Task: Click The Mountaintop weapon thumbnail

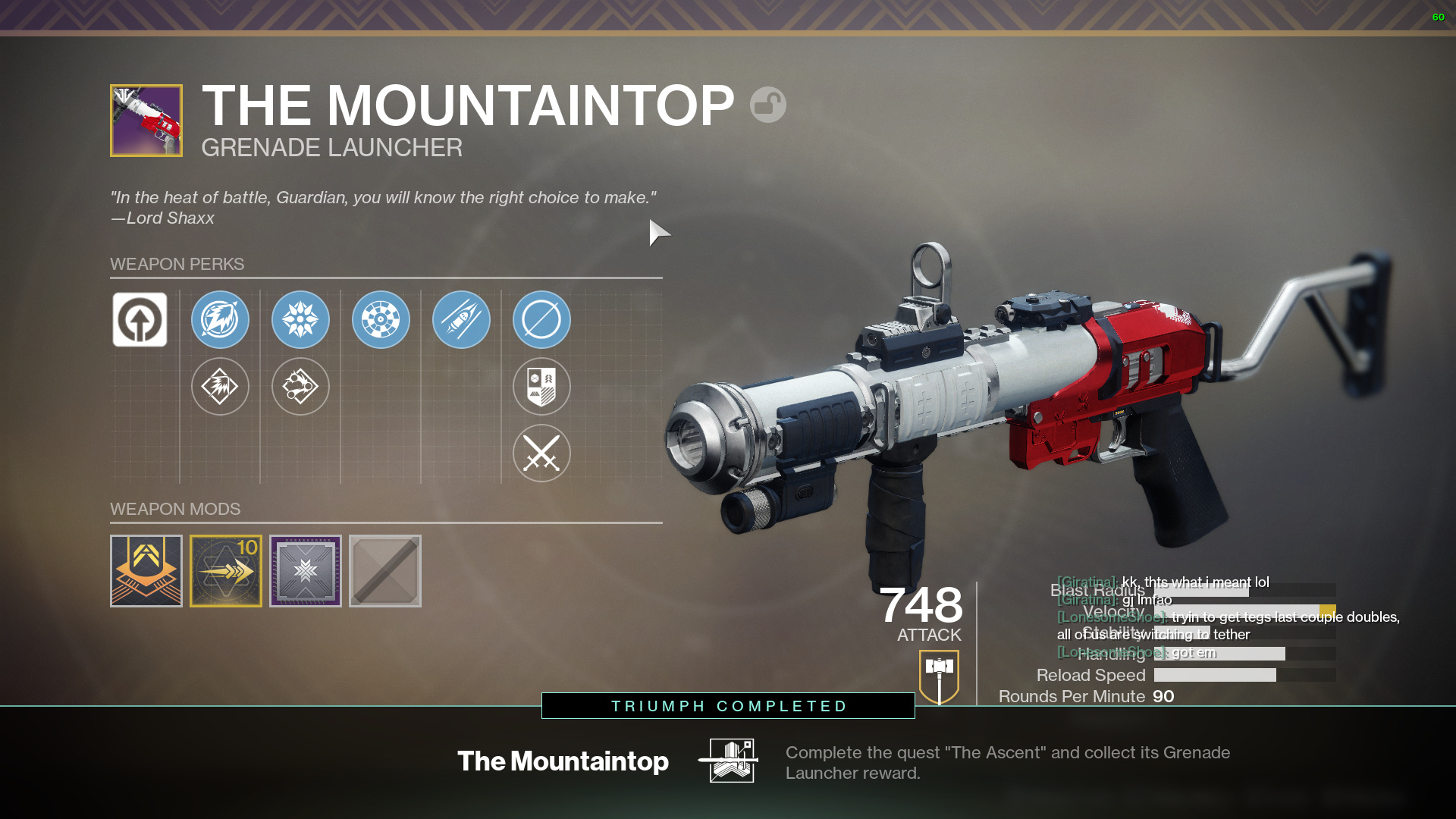Action: [146, 121]
